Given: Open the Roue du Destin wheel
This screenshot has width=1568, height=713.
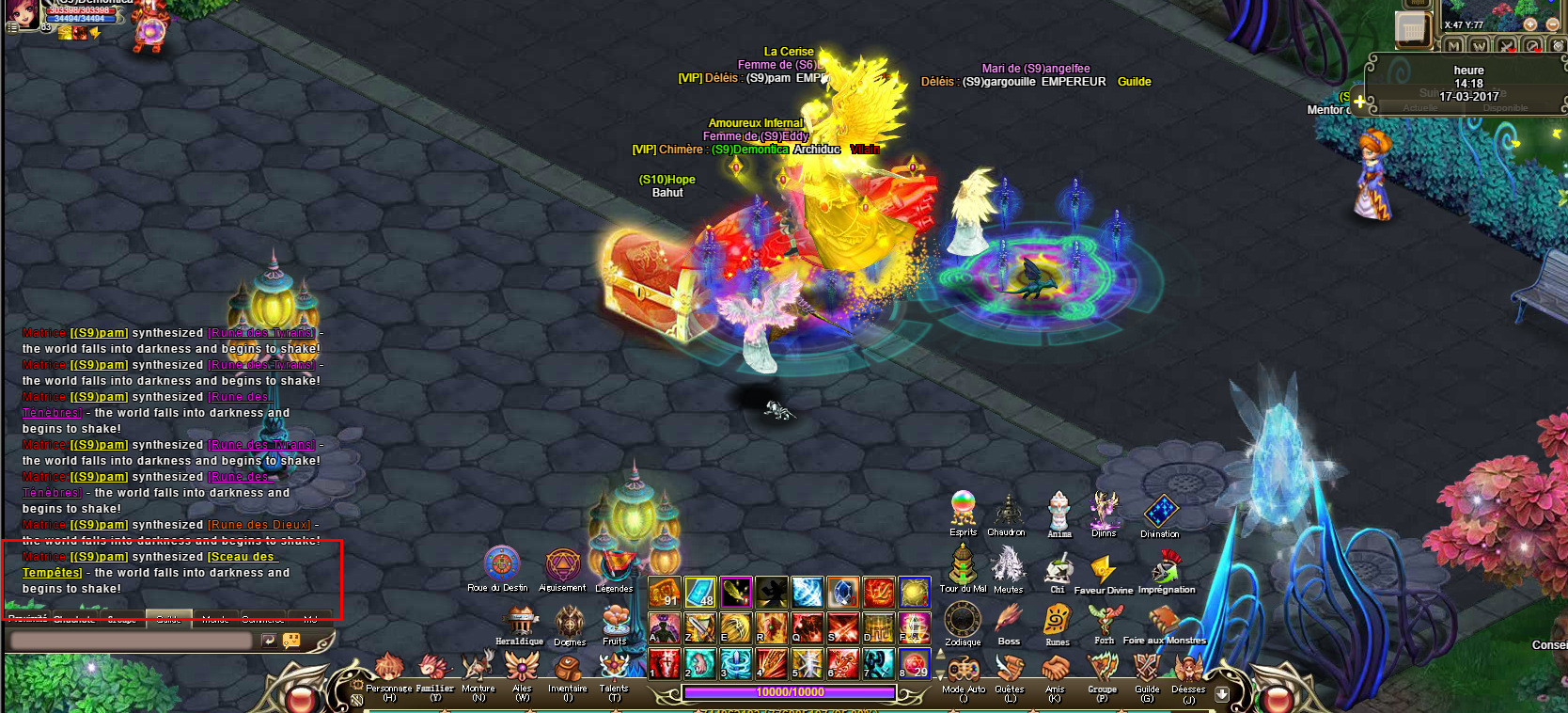Looking at the screenshot, I should point(502,564).
